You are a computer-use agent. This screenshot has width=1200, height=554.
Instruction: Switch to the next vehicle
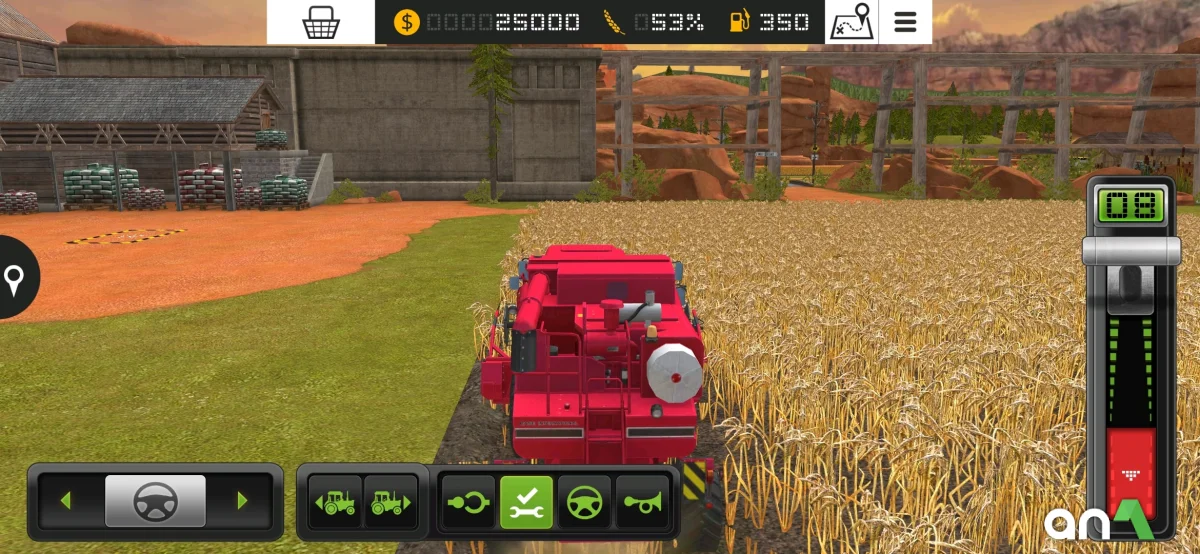coord(390,502)
